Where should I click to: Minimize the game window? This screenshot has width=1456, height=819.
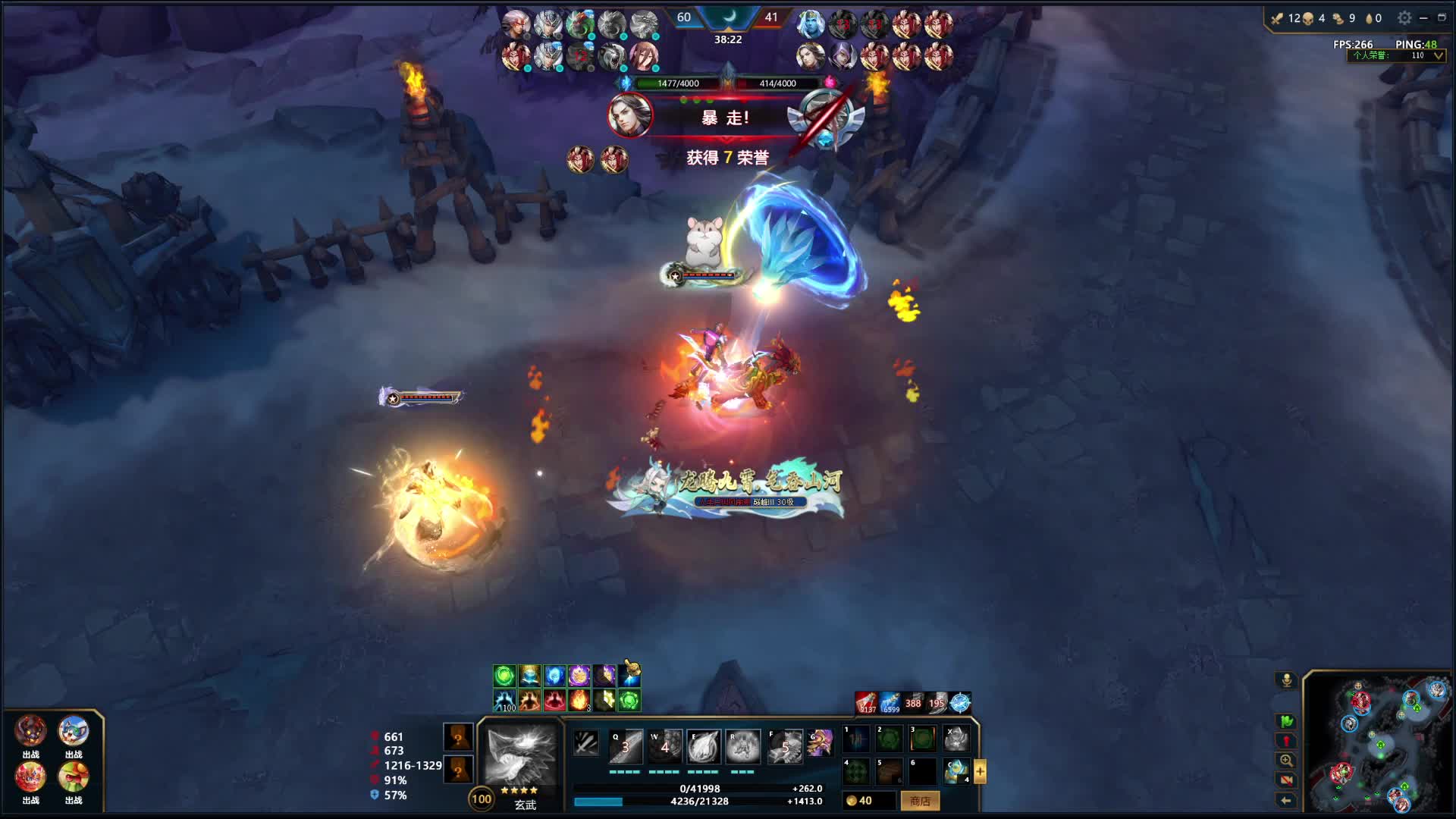[1423, 17]
